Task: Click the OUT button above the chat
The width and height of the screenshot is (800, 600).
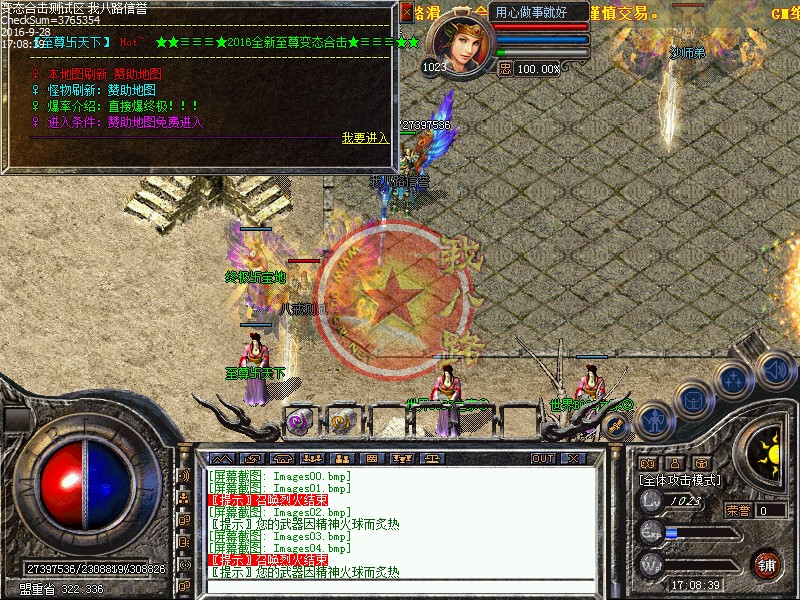Action: click(x=543, y=458)
